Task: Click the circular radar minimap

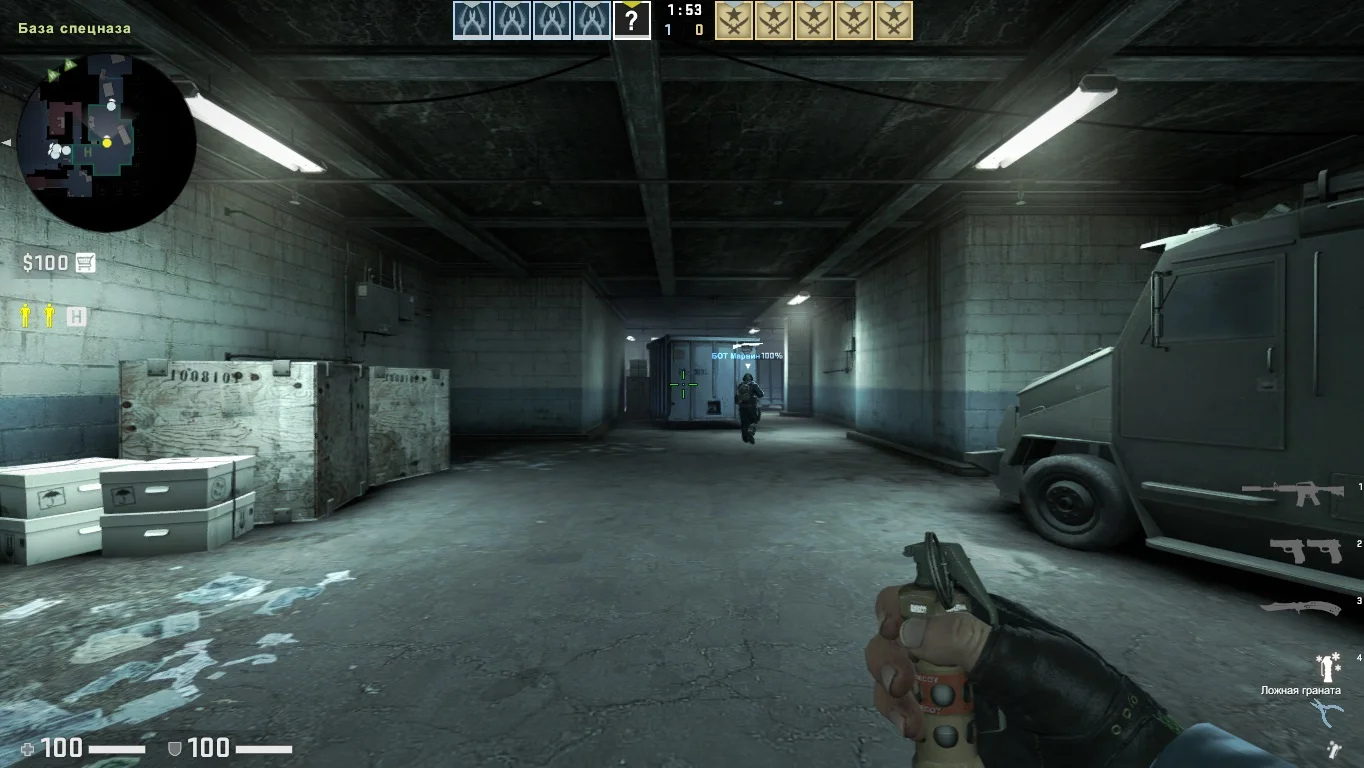Action: [107, 142]
